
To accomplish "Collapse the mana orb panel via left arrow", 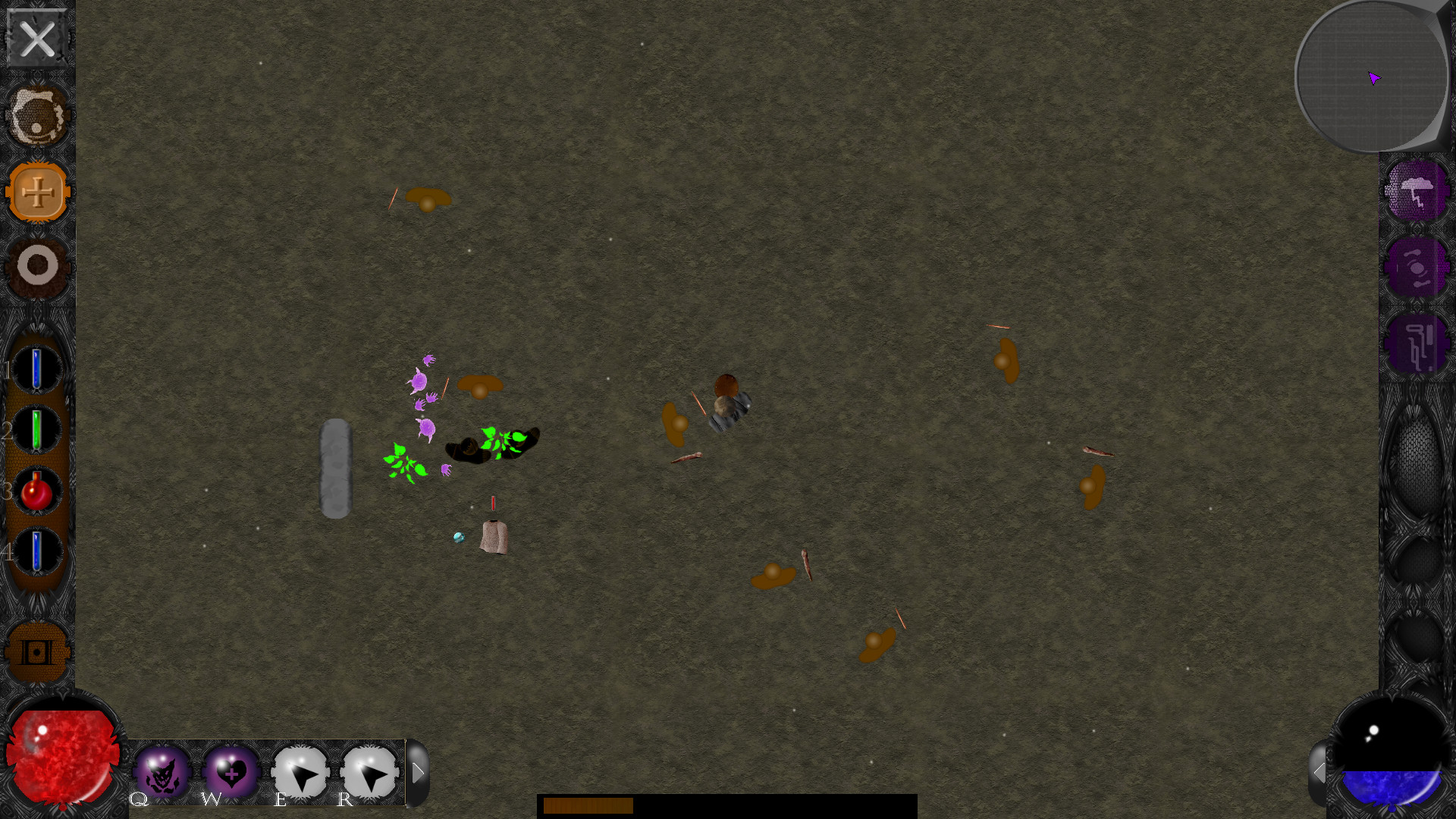I will [1321, 772].
